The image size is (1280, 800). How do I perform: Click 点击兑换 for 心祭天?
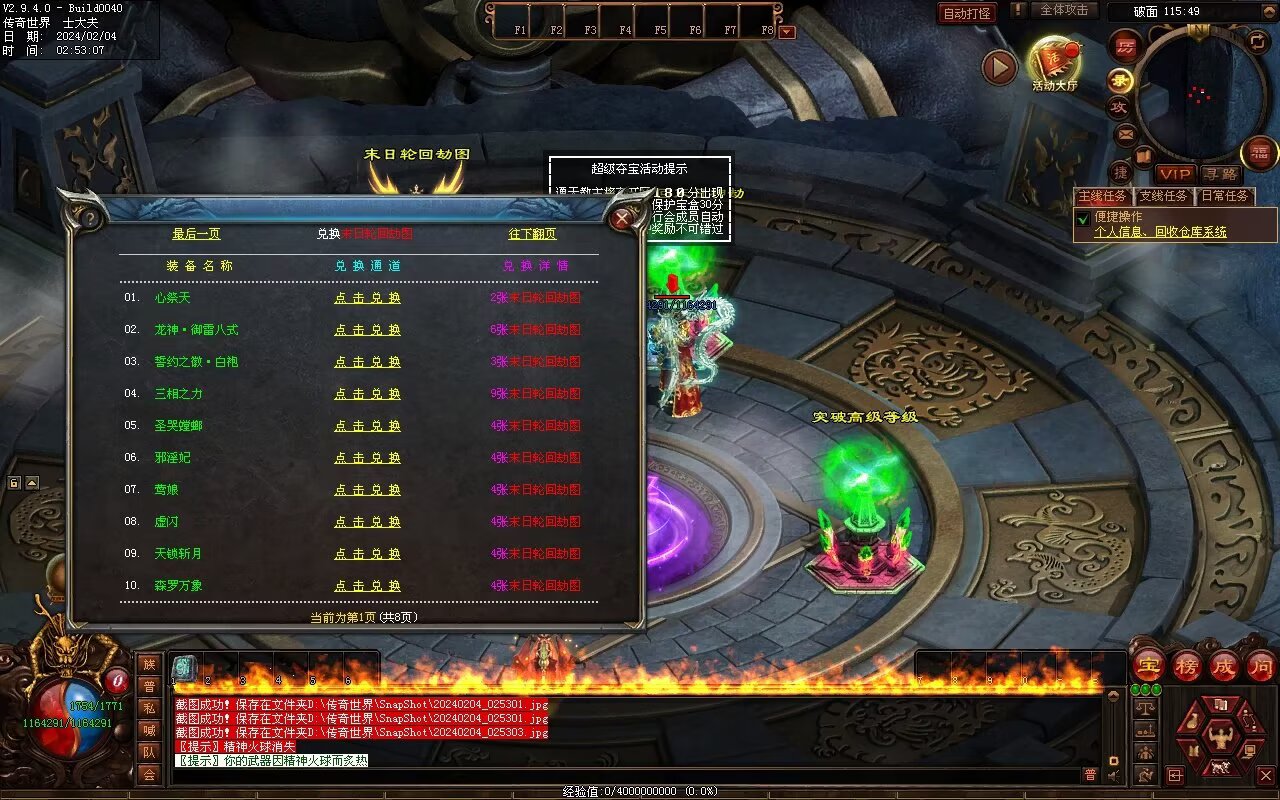367,298
